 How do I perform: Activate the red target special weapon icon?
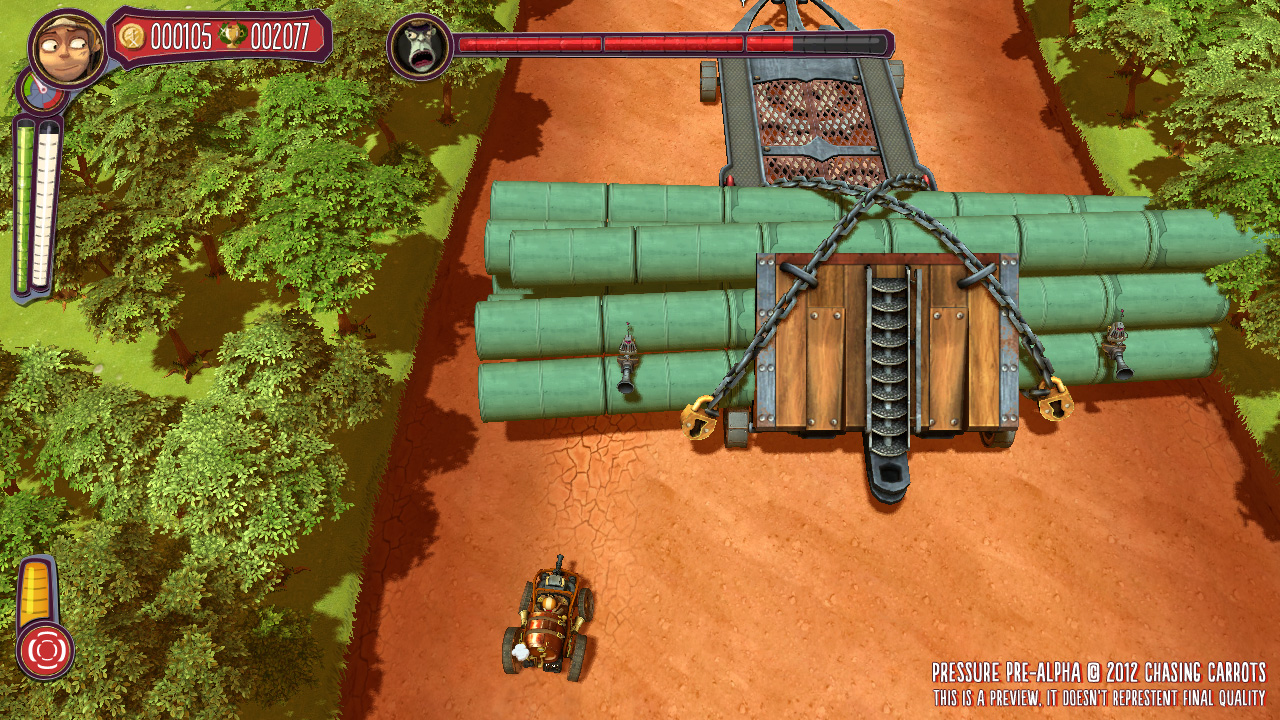45,650
